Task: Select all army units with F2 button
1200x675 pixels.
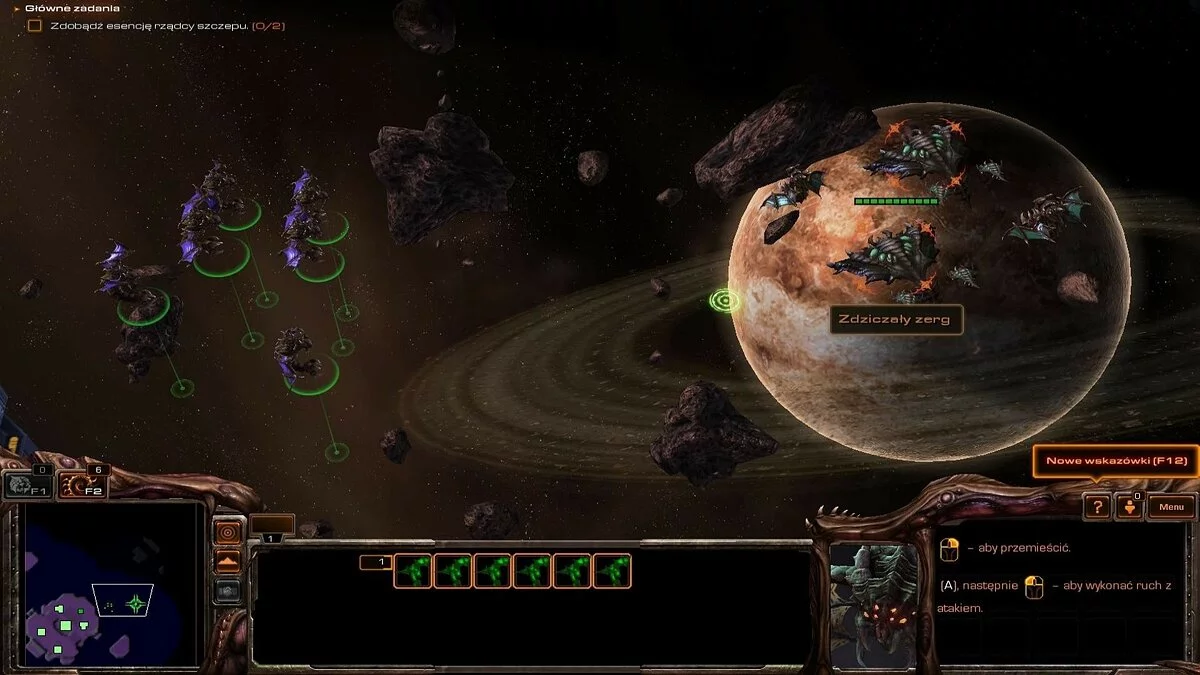Action: pos(82,486)
